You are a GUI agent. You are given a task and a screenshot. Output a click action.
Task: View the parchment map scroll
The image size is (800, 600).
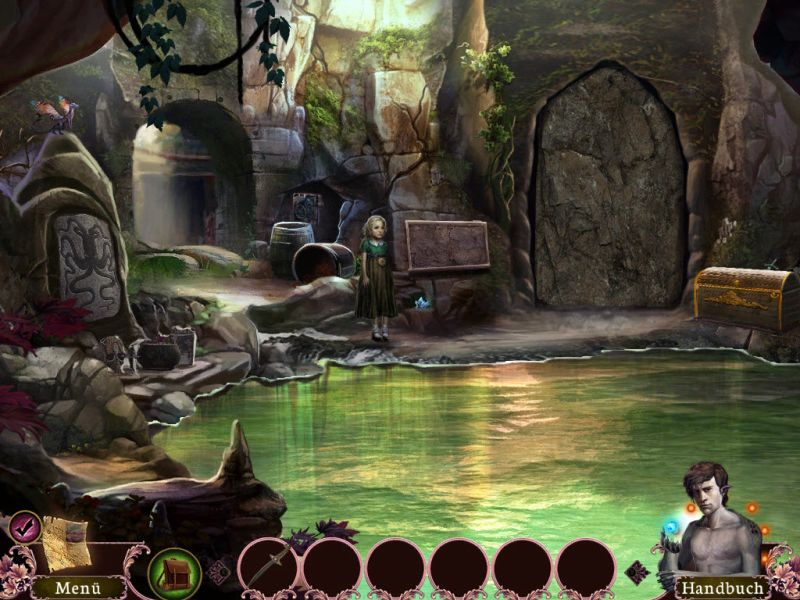tap(64, 541)
